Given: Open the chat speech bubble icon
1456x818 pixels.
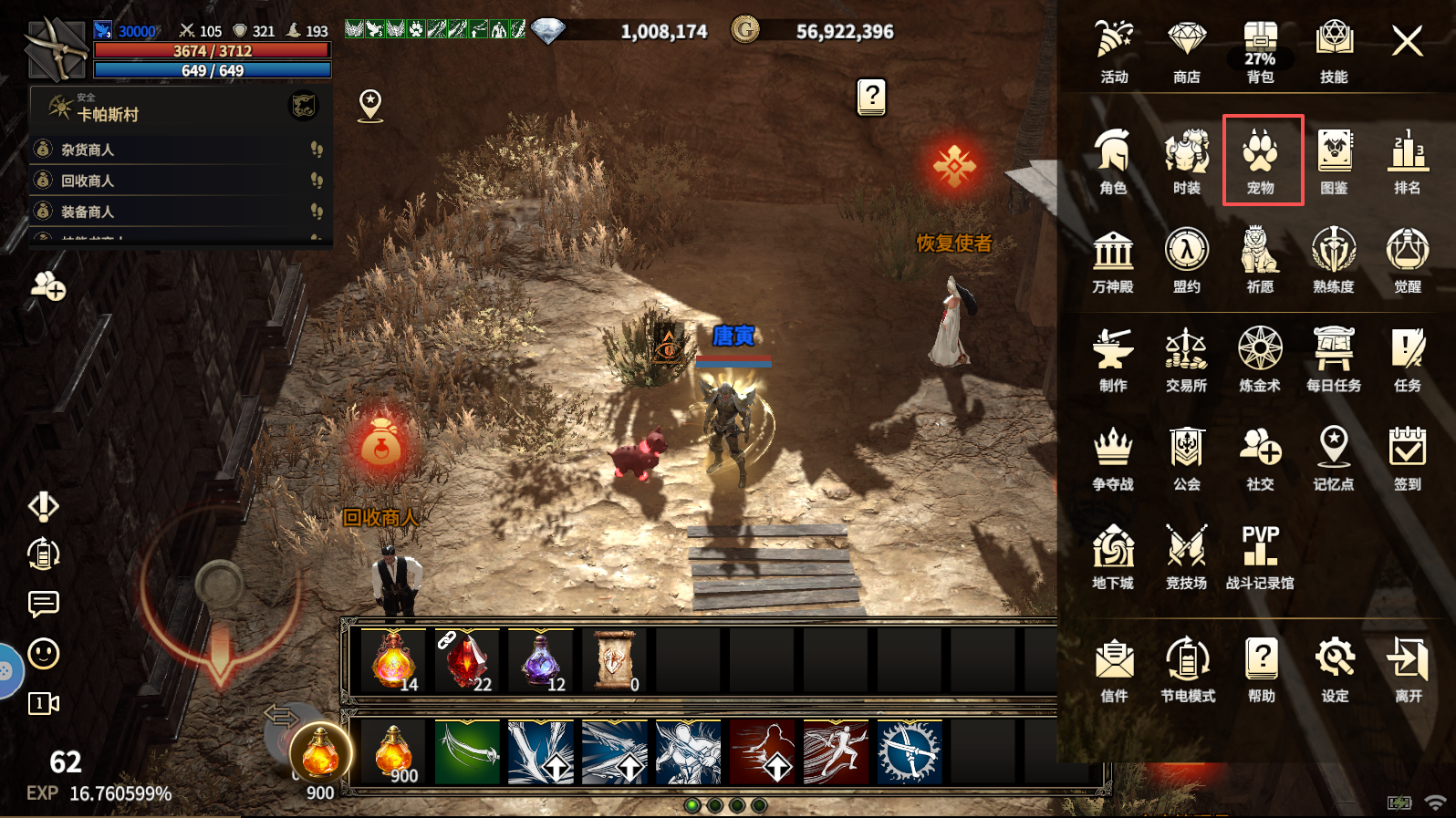Looking at the screenshot, I should [44, 604].
